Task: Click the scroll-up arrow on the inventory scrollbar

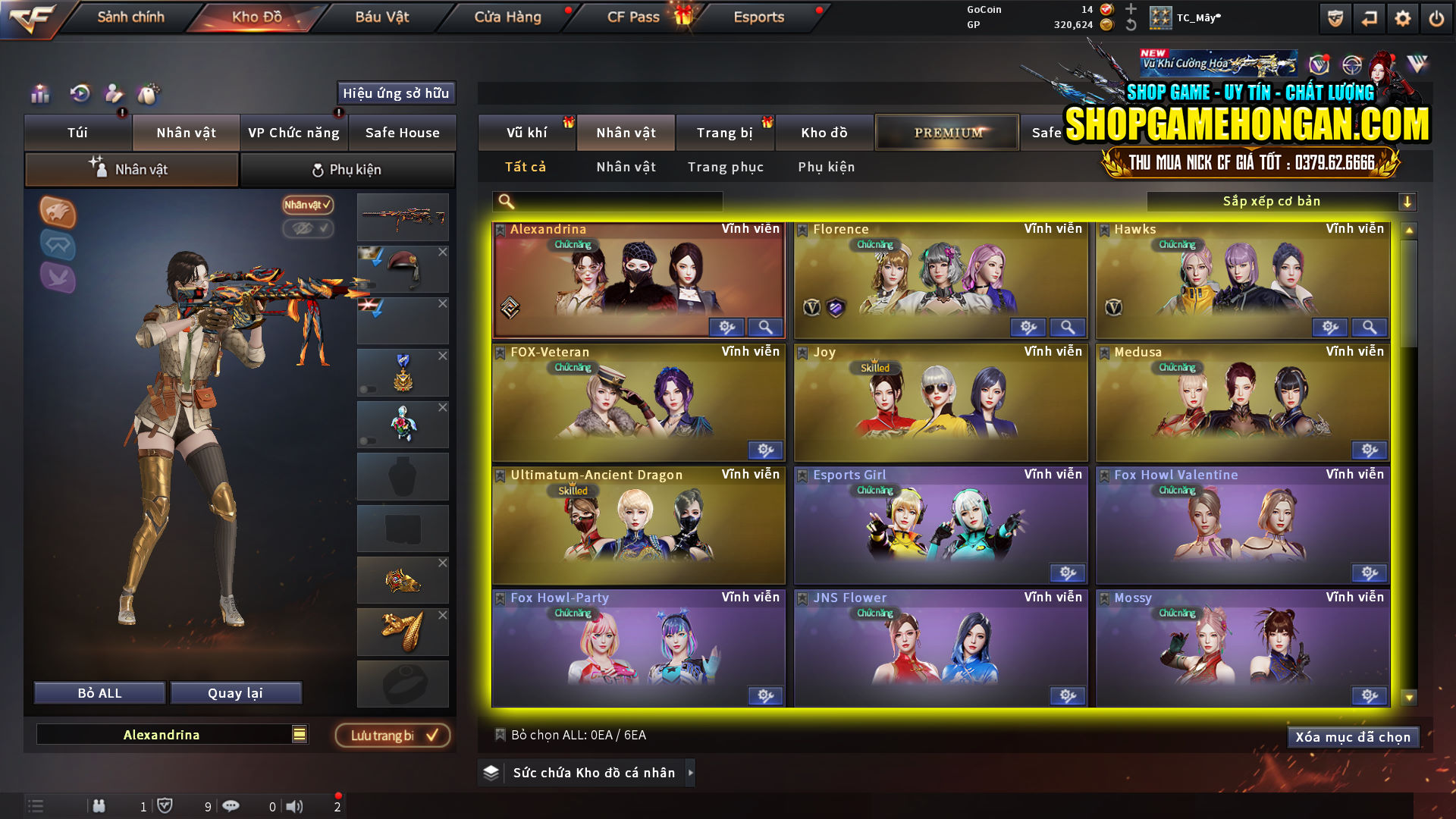Action: point(1410,227)
